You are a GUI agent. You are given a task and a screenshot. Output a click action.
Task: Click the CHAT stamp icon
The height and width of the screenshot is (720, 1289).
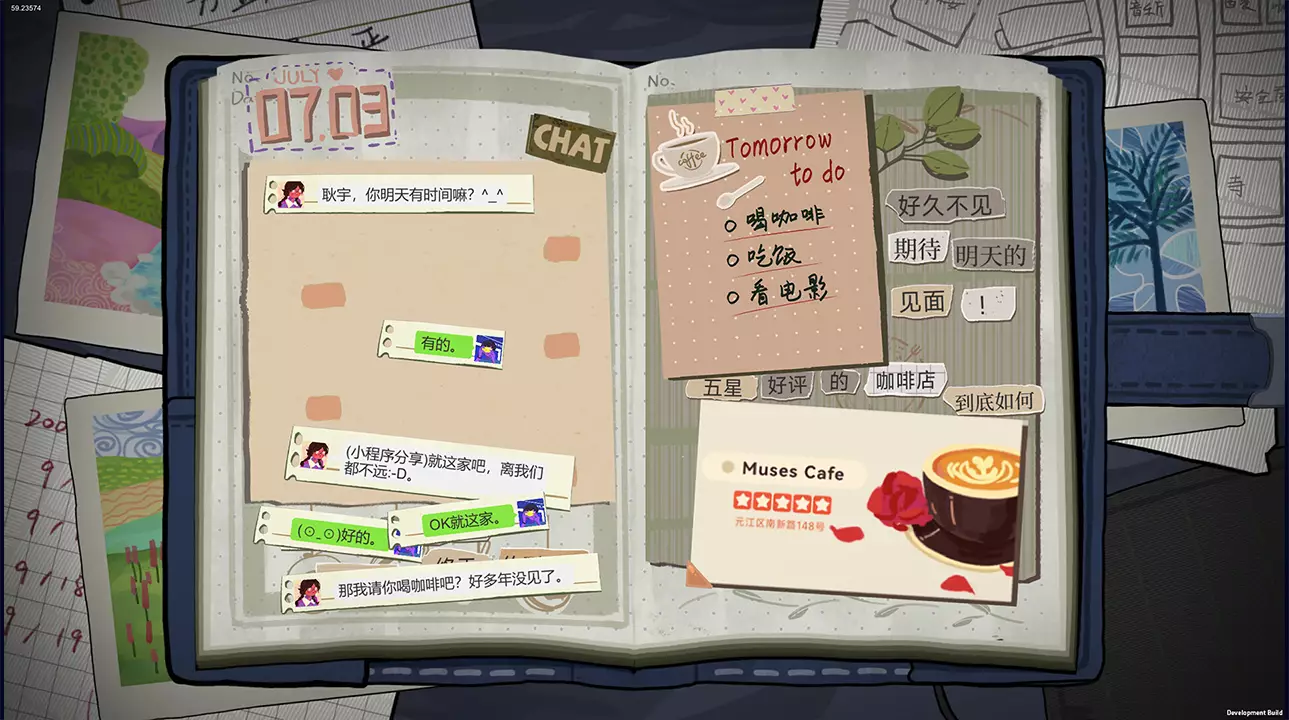[570, 145]
